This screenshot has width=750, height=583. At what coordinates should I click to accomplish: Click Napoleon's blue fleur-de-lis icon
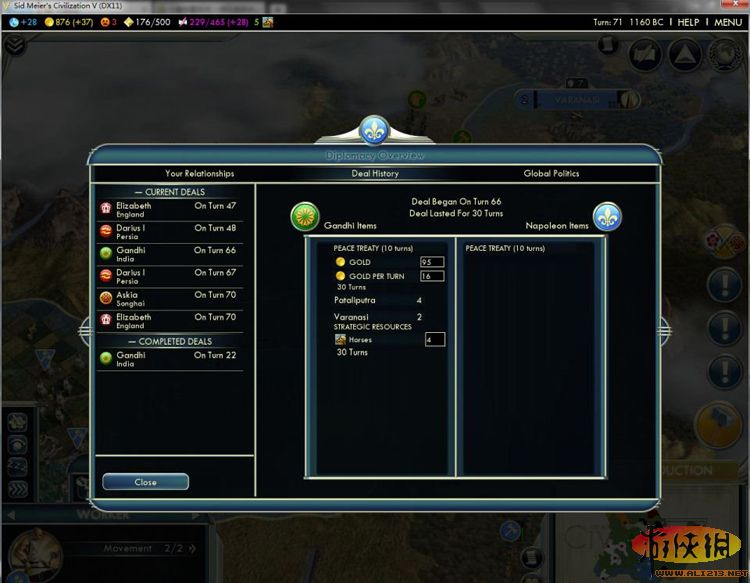[x=607, y=216]
